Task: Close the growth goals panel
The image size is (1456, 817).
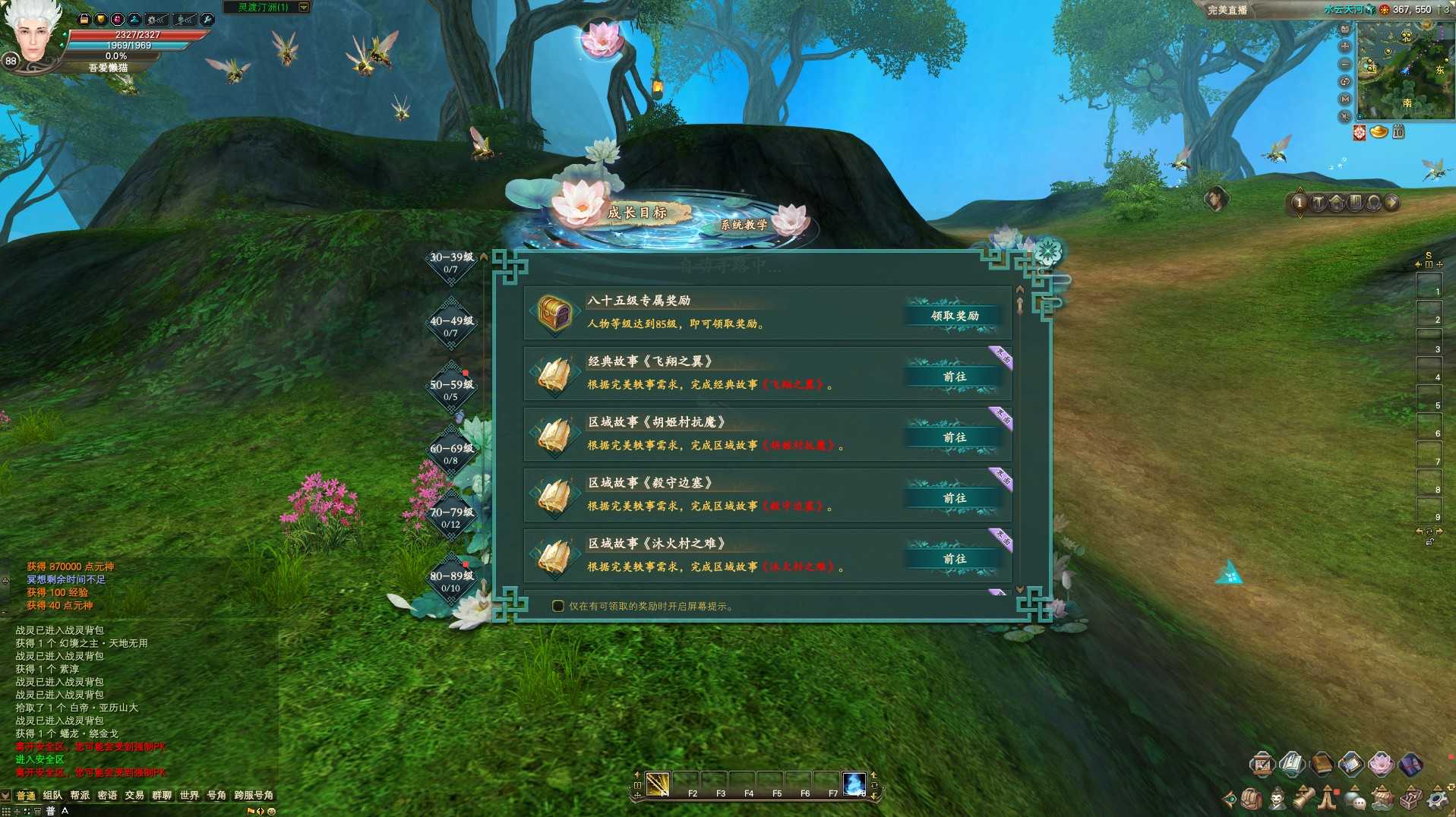Action: [1048, 251]
